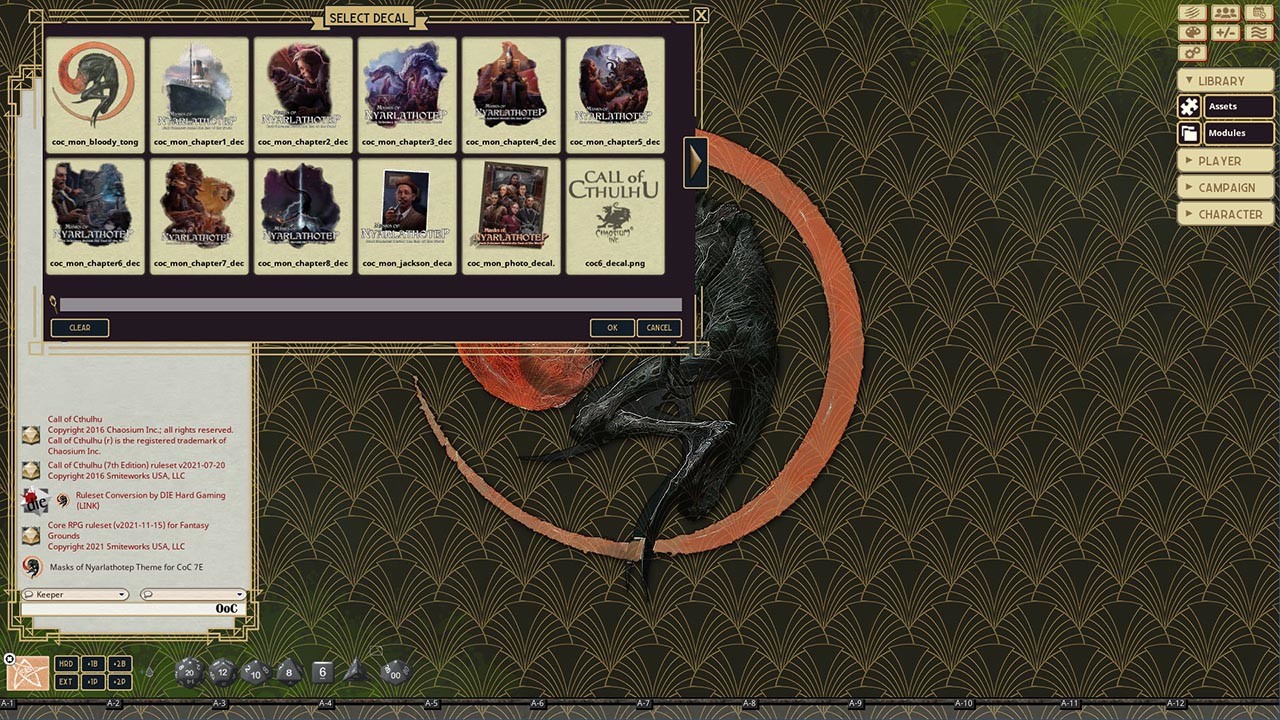Open the Assets panel

[x=1237, y=106]
